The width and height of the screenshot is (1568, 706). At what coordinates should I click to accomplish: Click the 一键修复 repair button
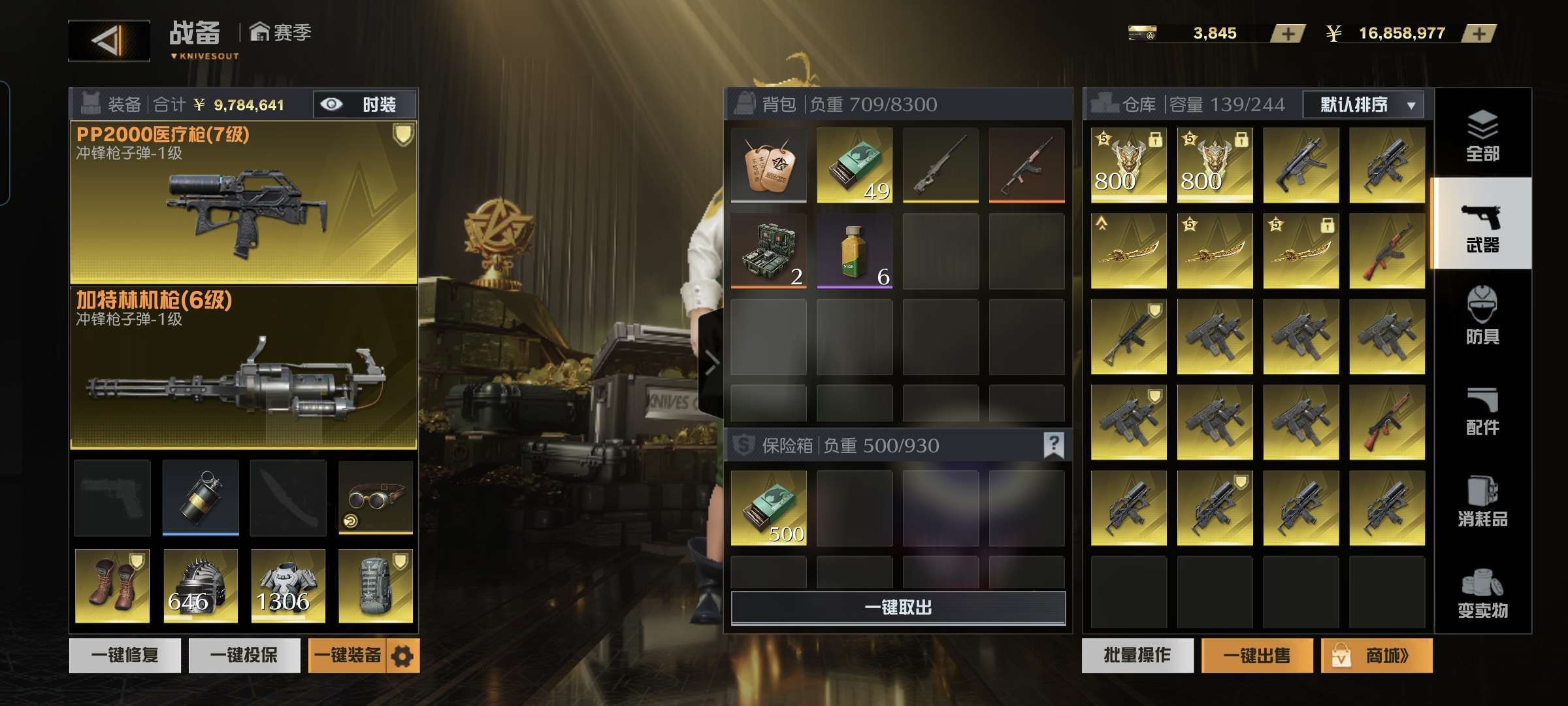[125, 655]
